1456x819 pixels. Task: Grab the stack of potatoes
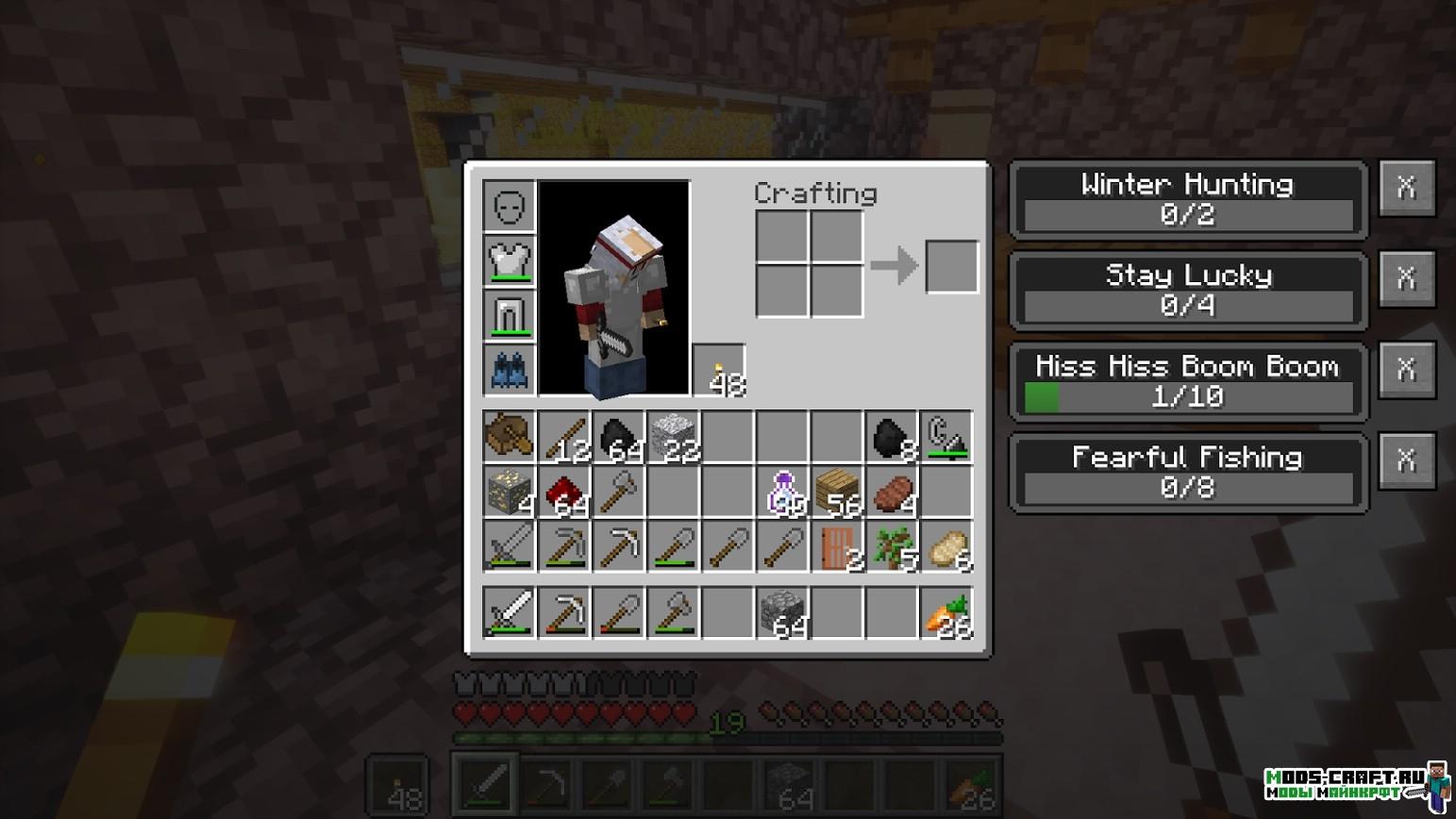(x=946, y=546)
